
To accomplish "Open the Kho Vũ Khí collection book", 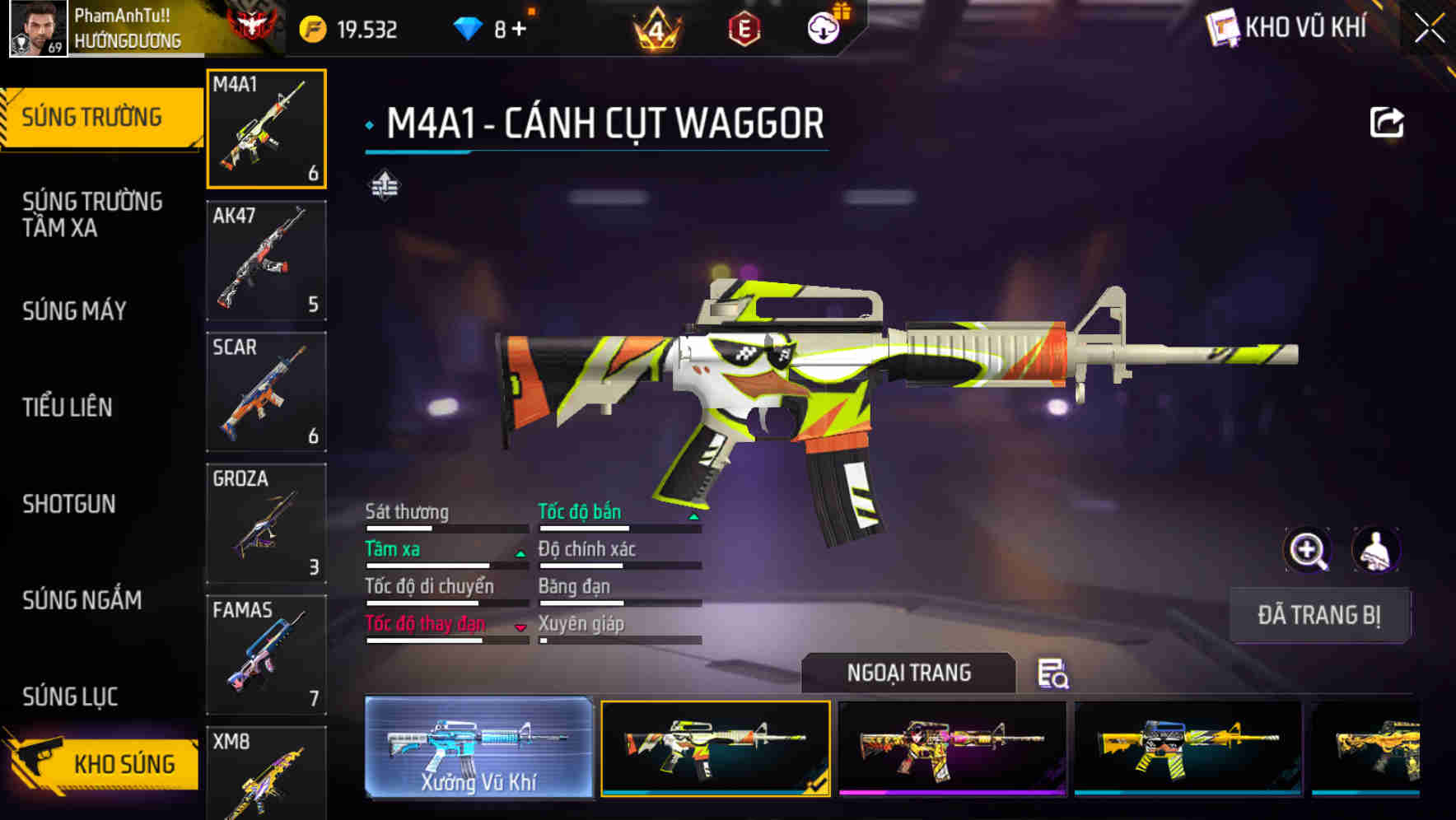I will point(1289,28).
